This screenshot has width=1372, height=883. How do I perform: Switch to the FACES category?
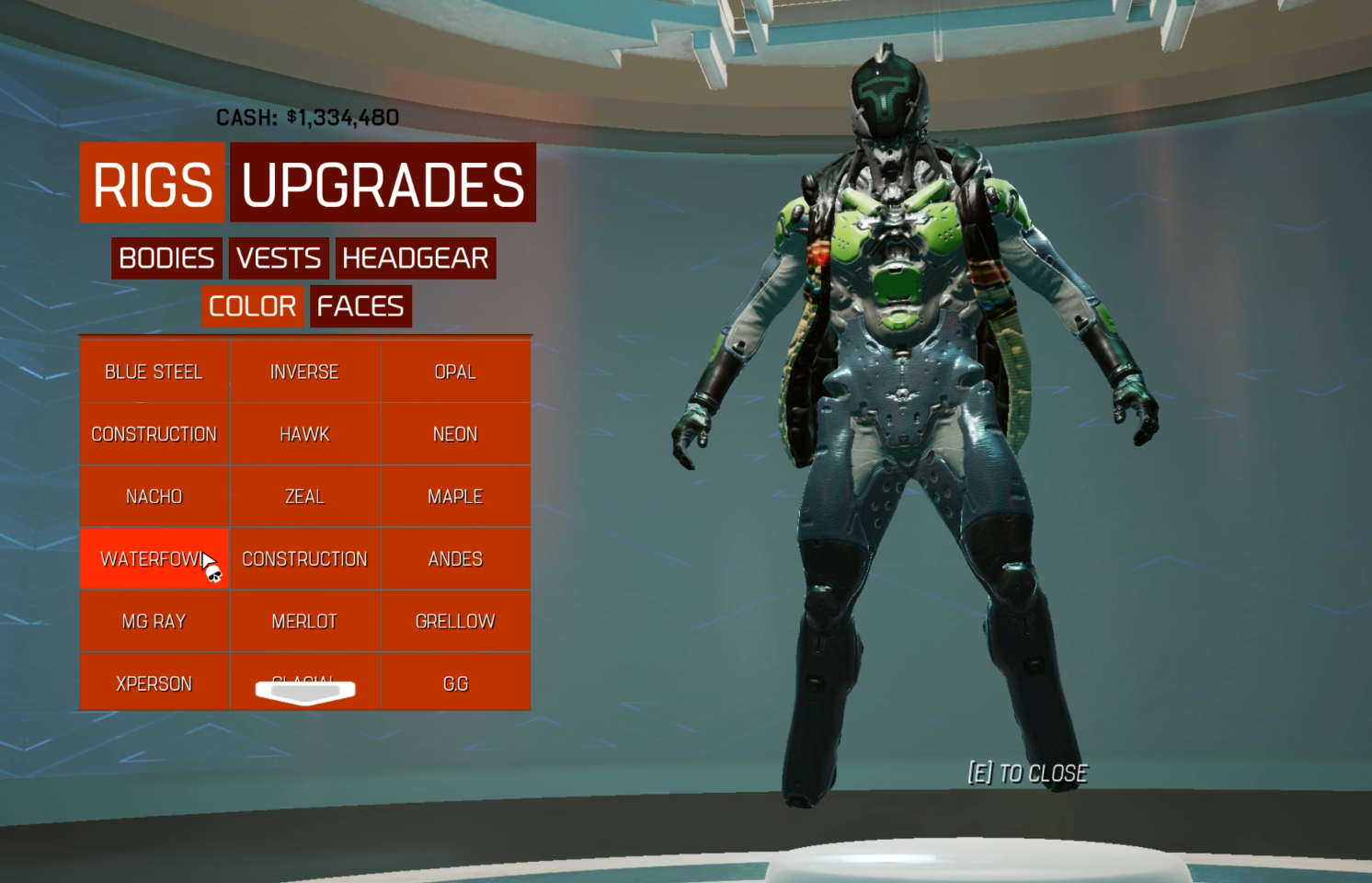[x=360, y=306]
